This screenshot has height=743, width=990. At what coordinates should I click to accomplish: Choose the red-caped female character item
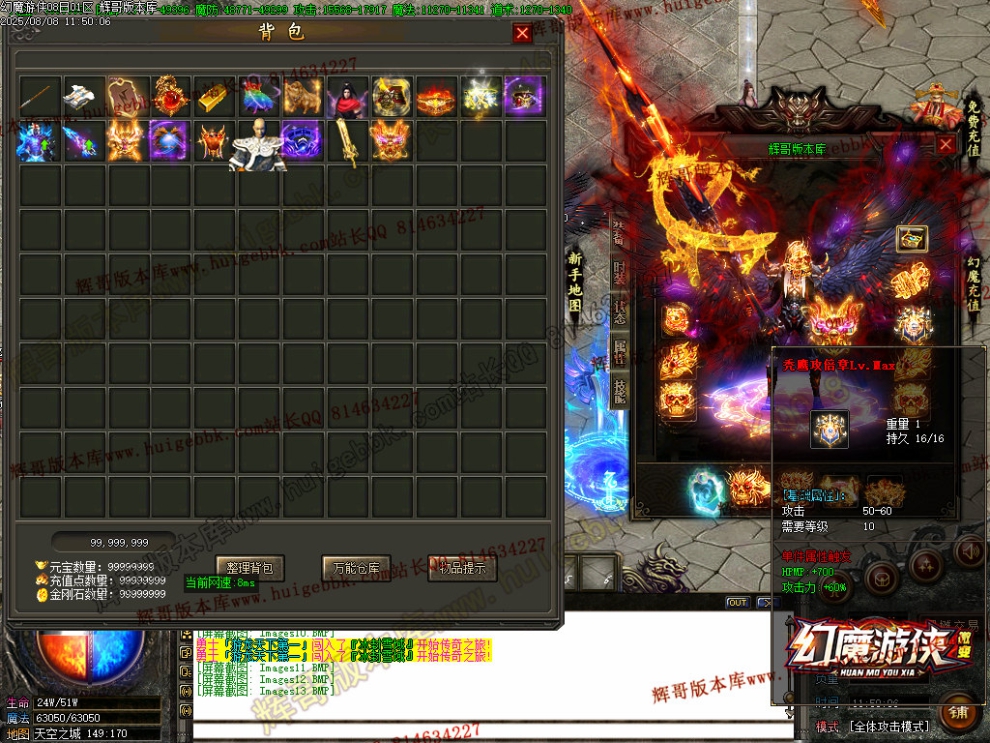347,97
